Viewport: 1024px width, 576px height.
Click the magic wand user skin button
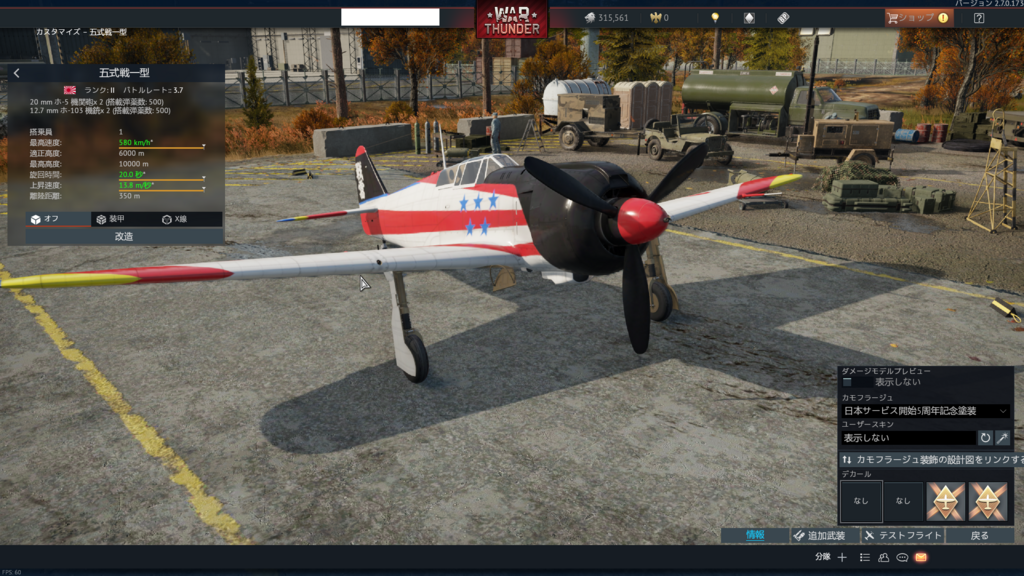pos(1002,438)
